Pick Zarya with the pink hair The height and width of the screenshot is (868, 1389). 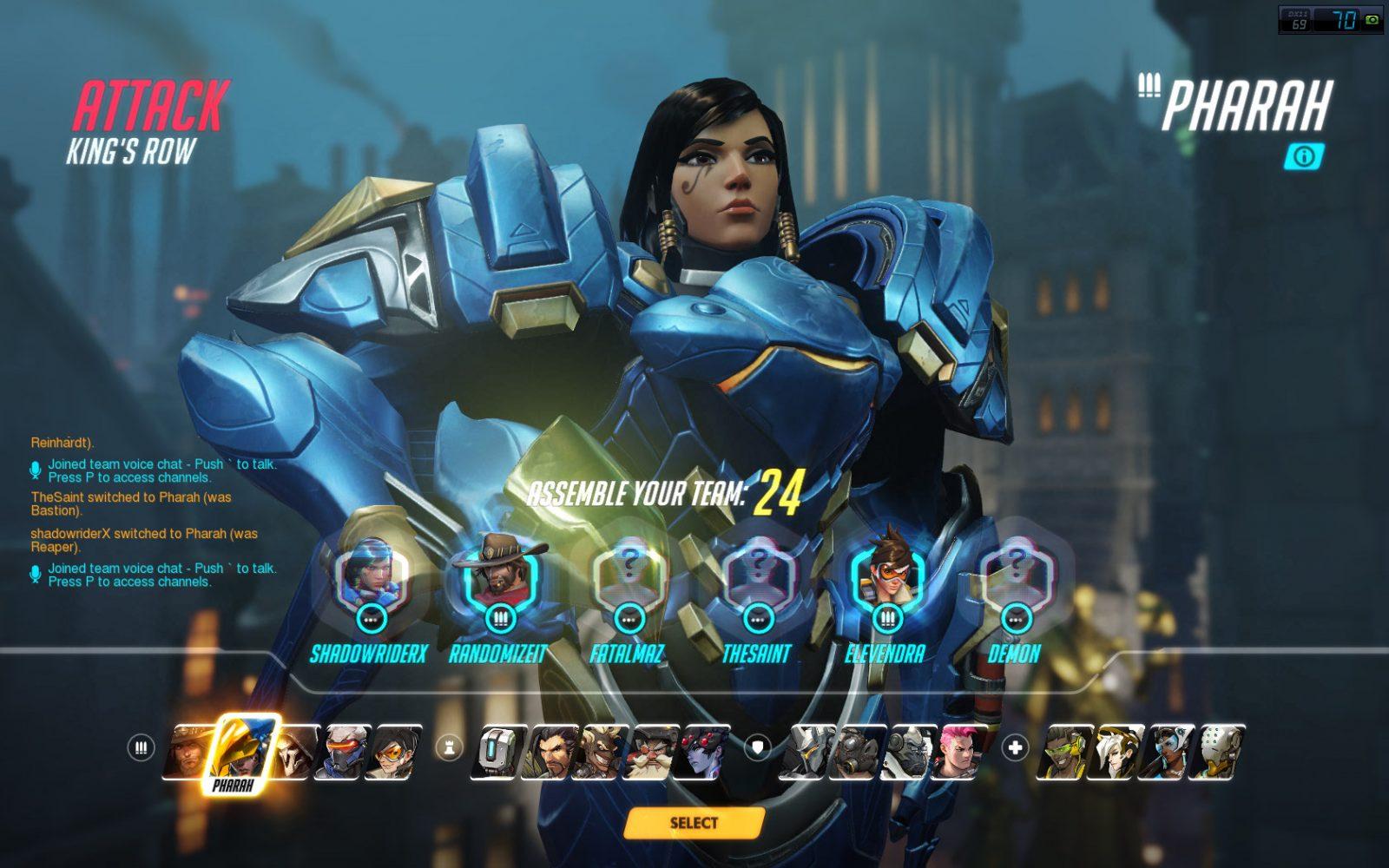tap(958, 752)
